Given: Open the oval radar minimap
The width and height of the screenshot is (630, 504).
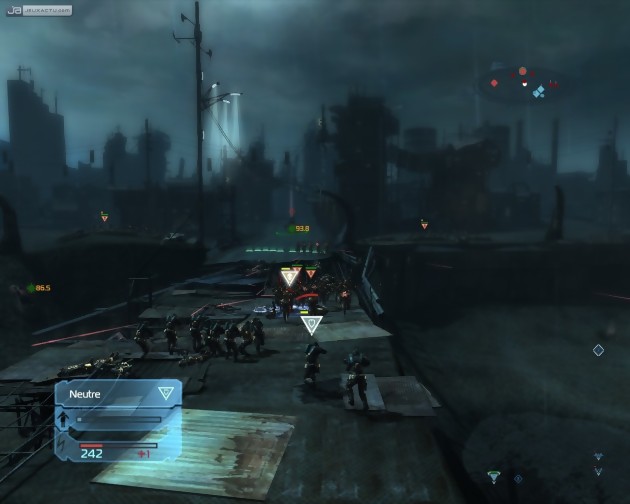Looking at the screenshot, I should tap(523, 83).
